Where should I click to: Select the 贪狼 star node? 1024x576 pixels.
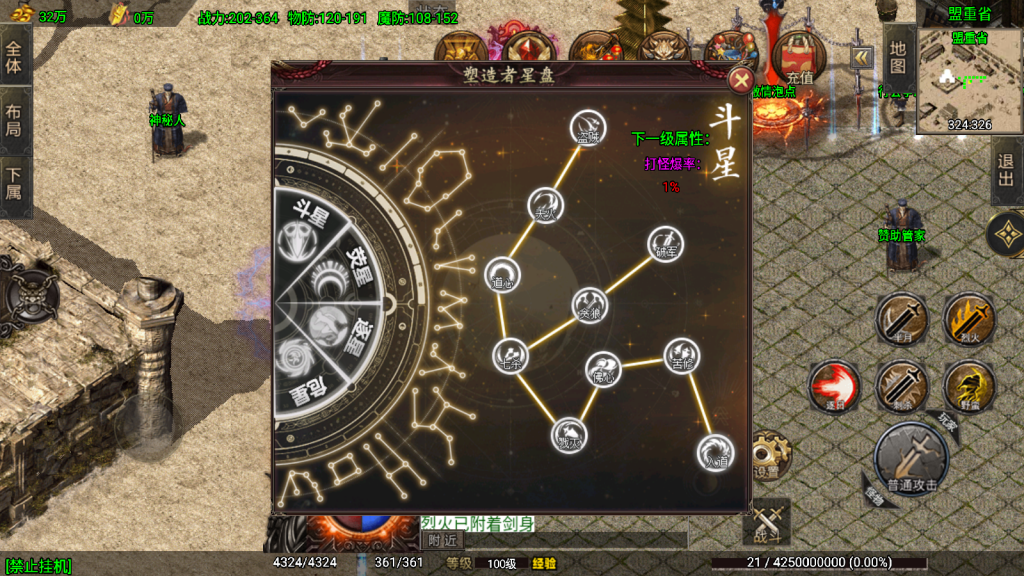pyautogui.click(x=589, y=304)
